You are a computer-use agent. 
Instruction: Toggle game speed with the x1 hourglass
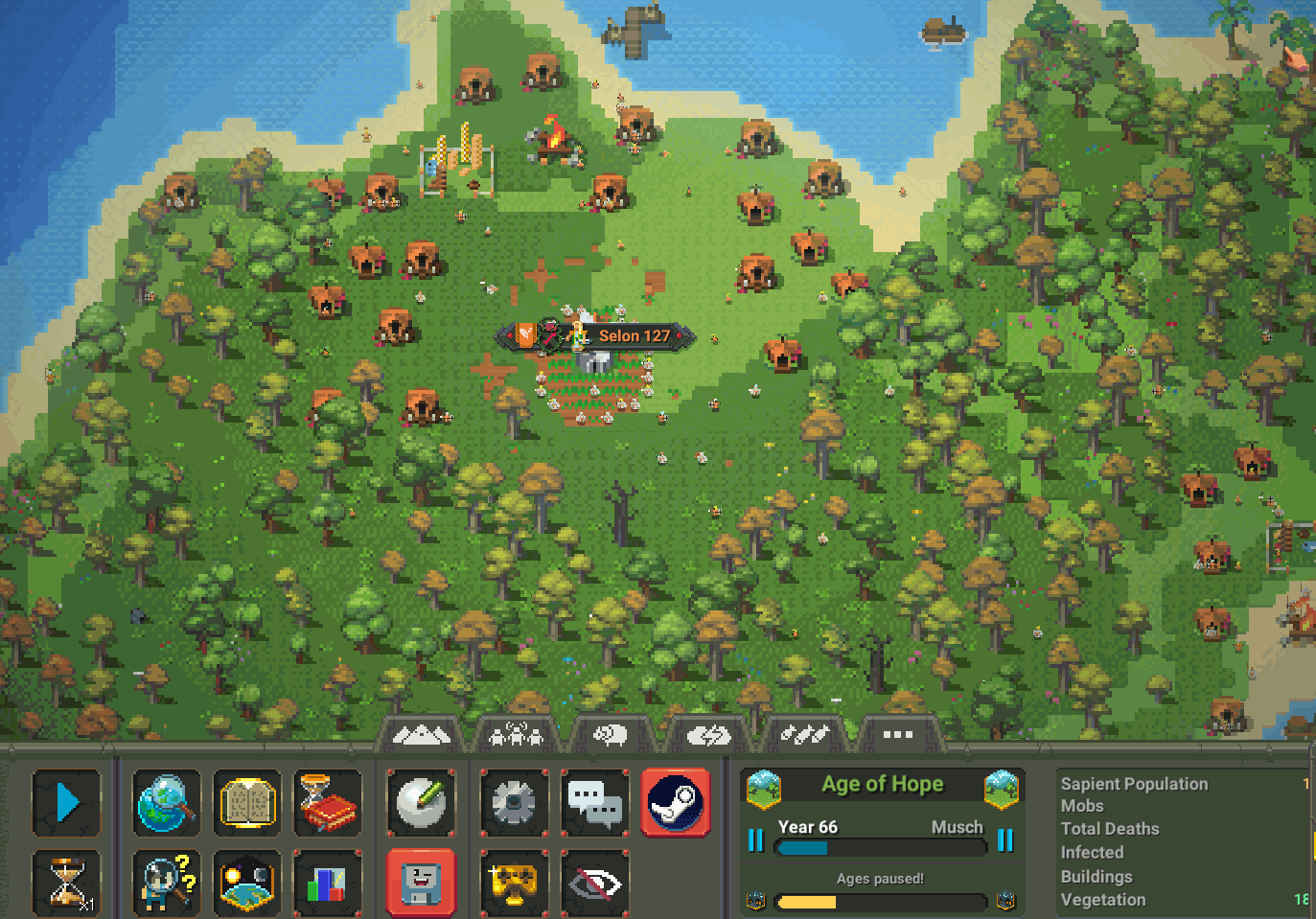click(66, 883)
